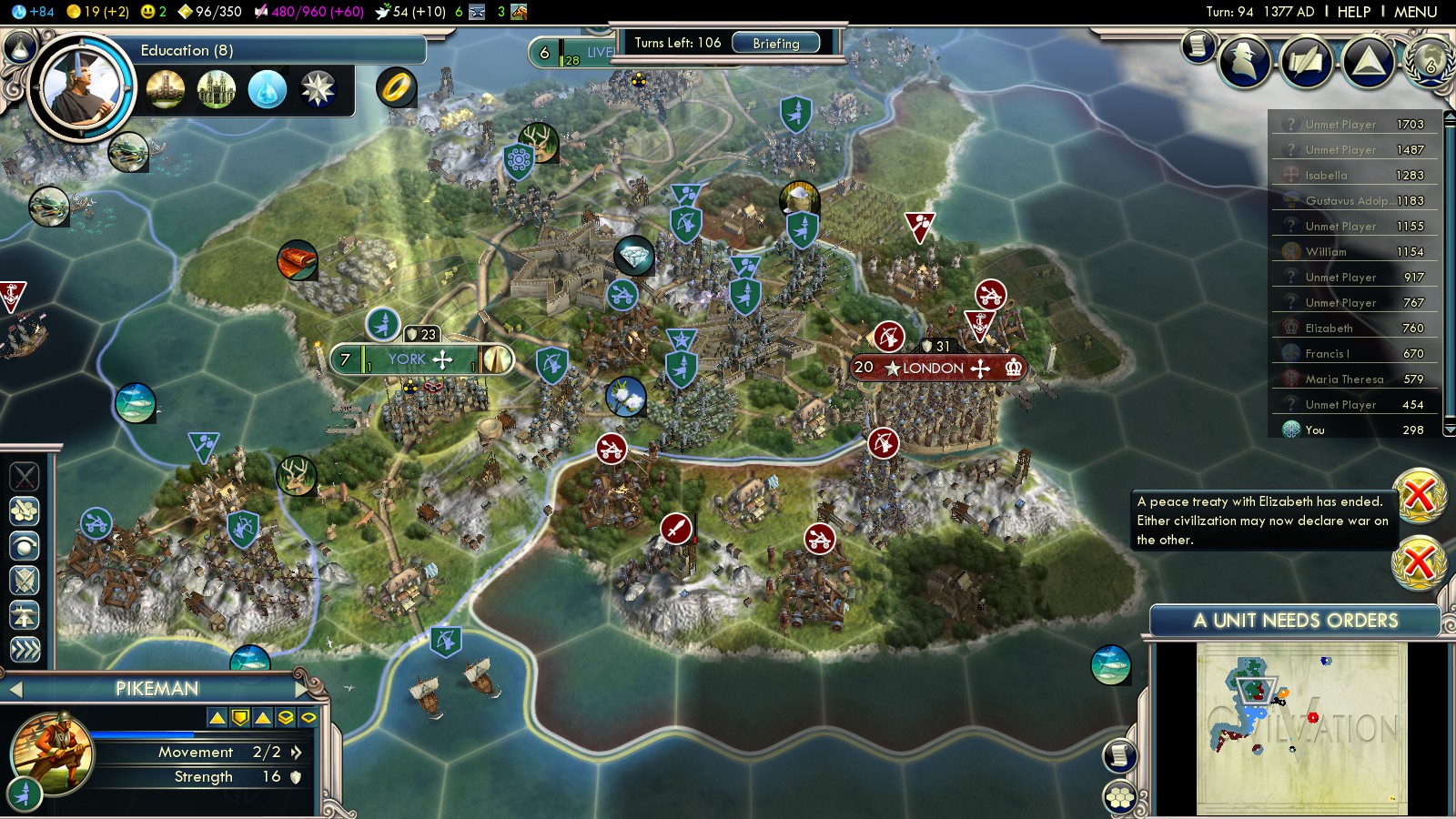Open the golden ring notification icon

(x=397, y=87)
